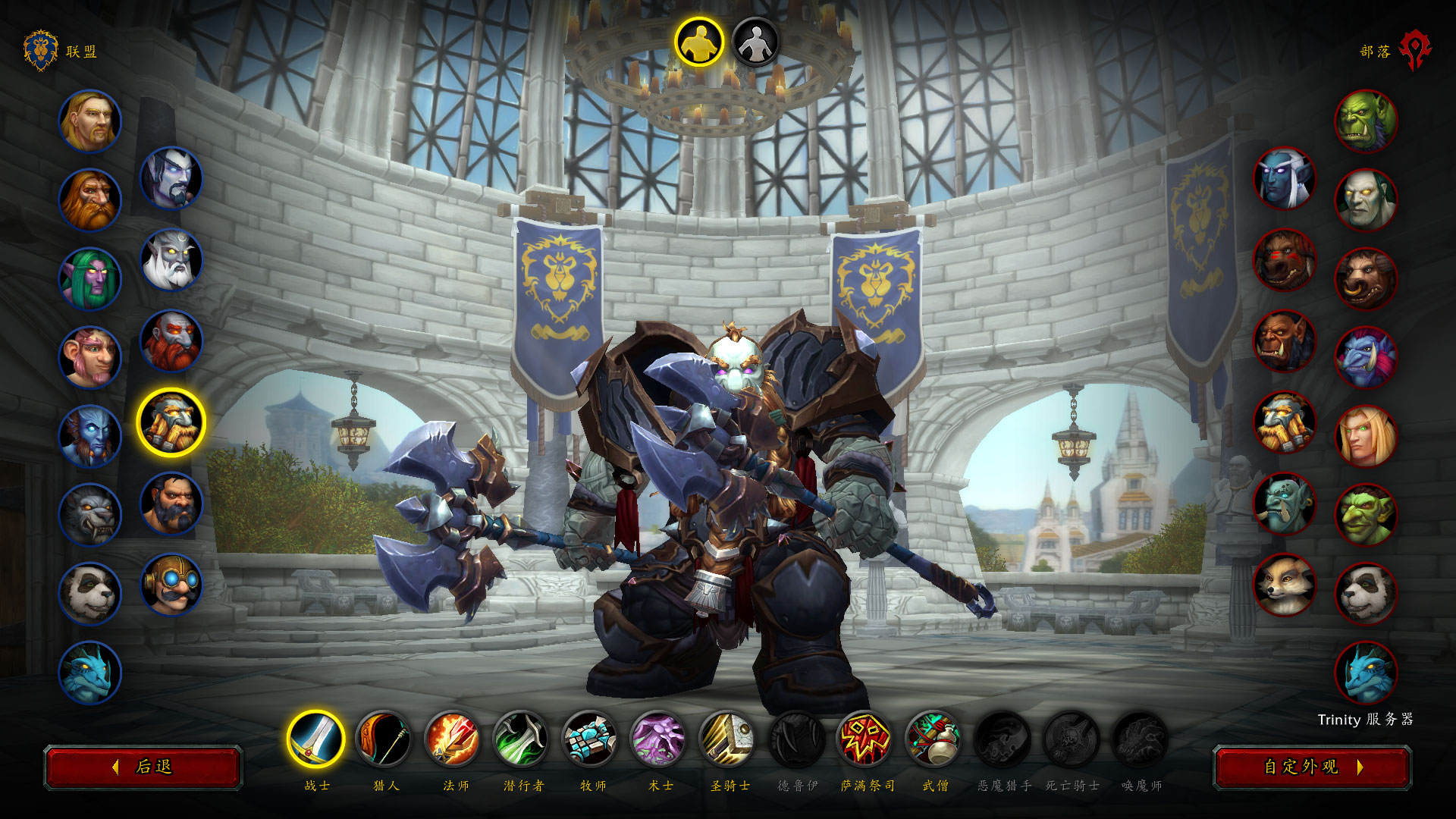Screen dimensions: 1456x819
Task: Select the 武僧 monk class icon
Action: coord(934,739)
